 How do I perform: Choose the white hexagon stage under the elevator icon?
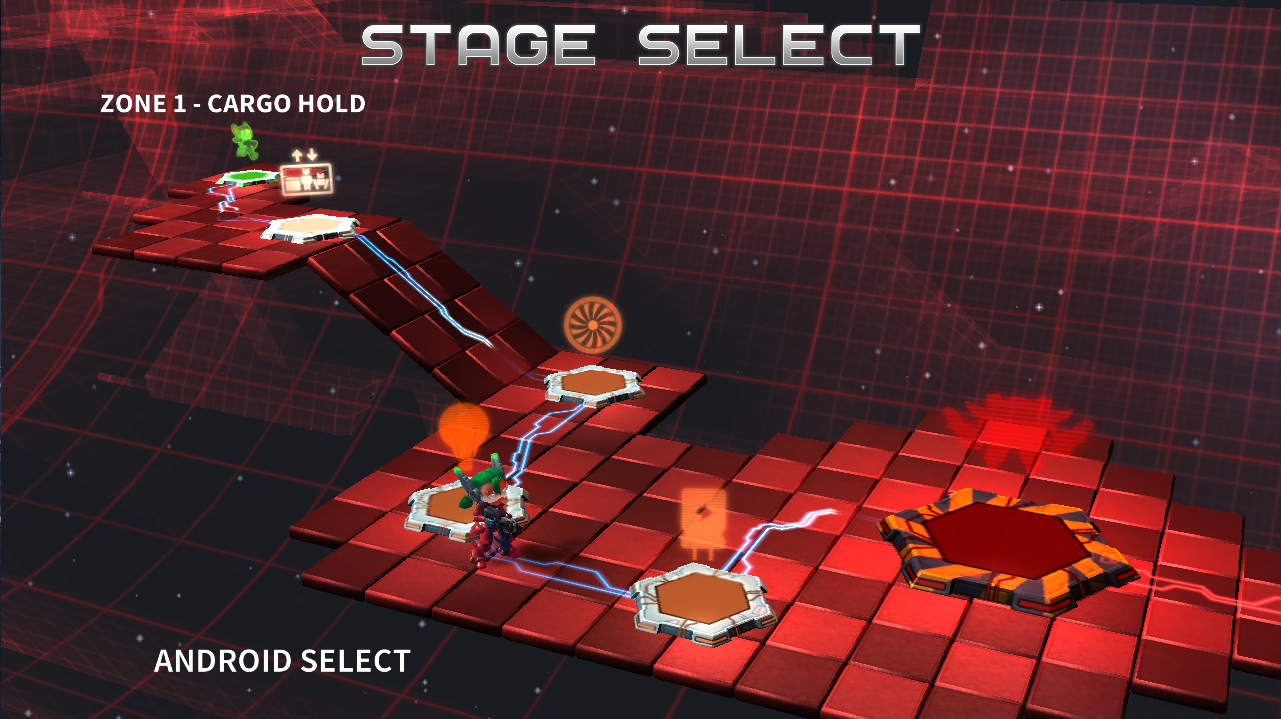(x=310, y=226)
